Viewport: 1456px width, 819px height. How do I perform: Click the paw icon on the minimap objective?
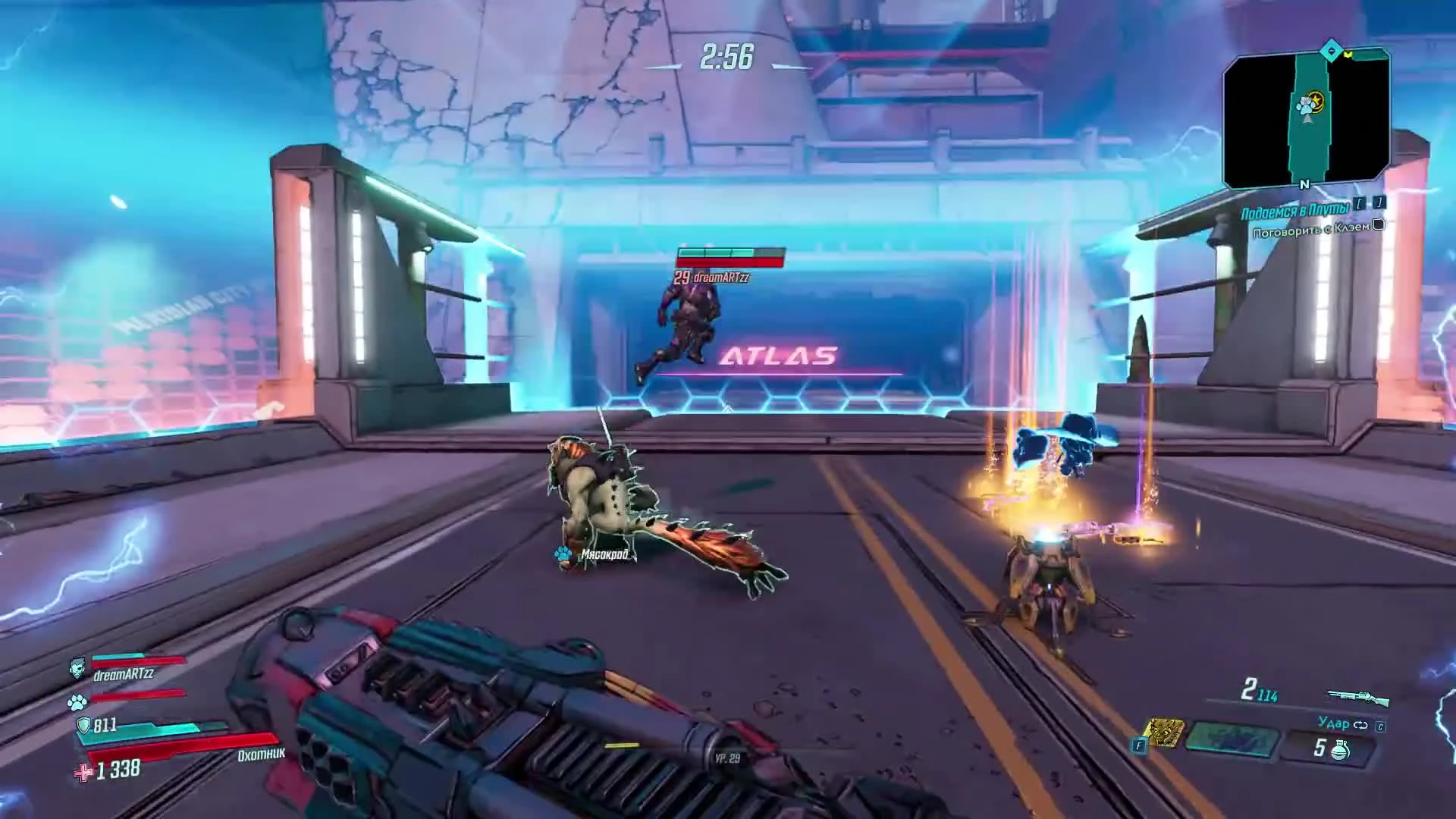[1306, 105]
